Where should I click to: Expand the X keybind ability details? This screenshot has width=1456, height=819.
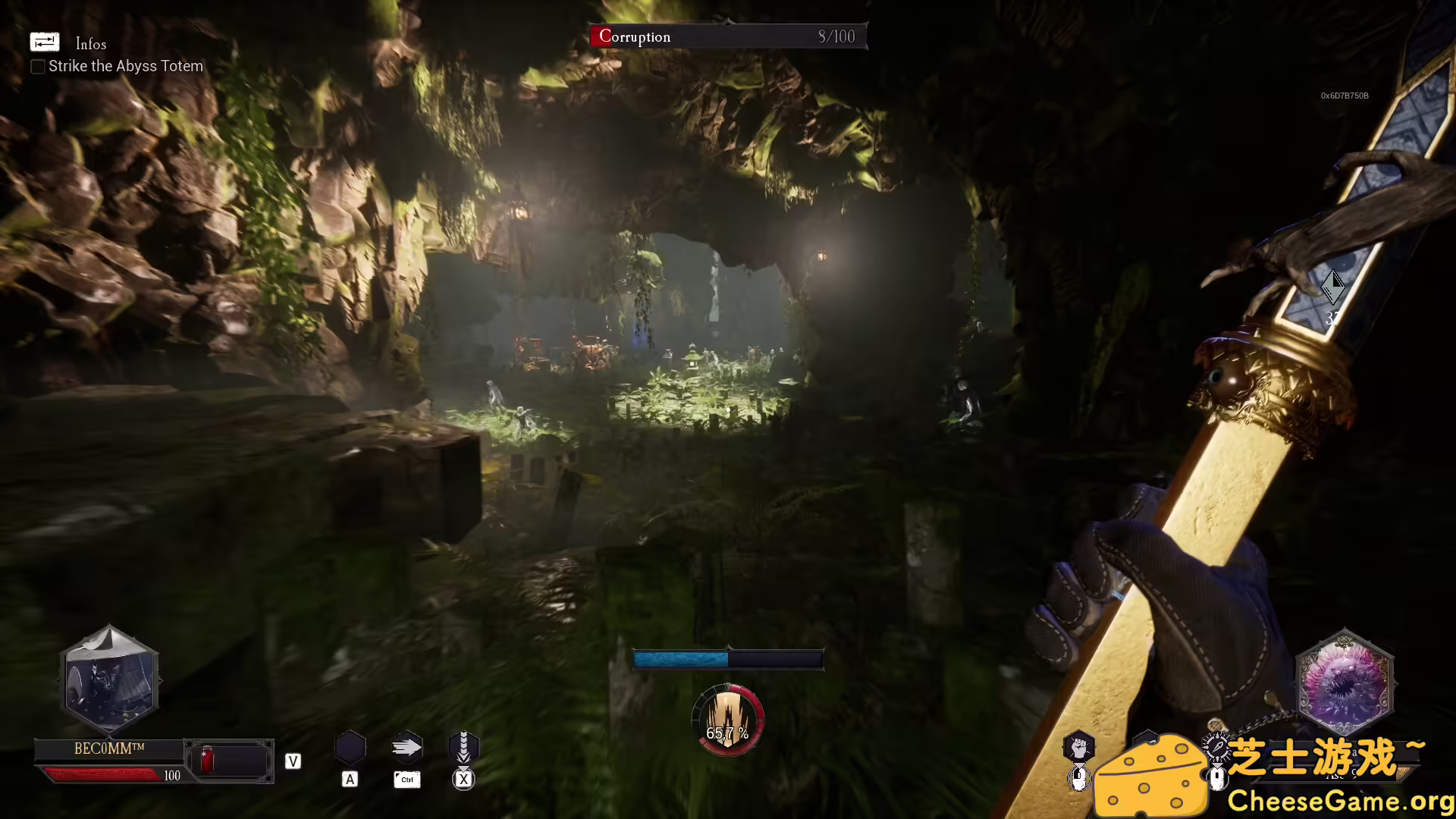pos(463,779)
